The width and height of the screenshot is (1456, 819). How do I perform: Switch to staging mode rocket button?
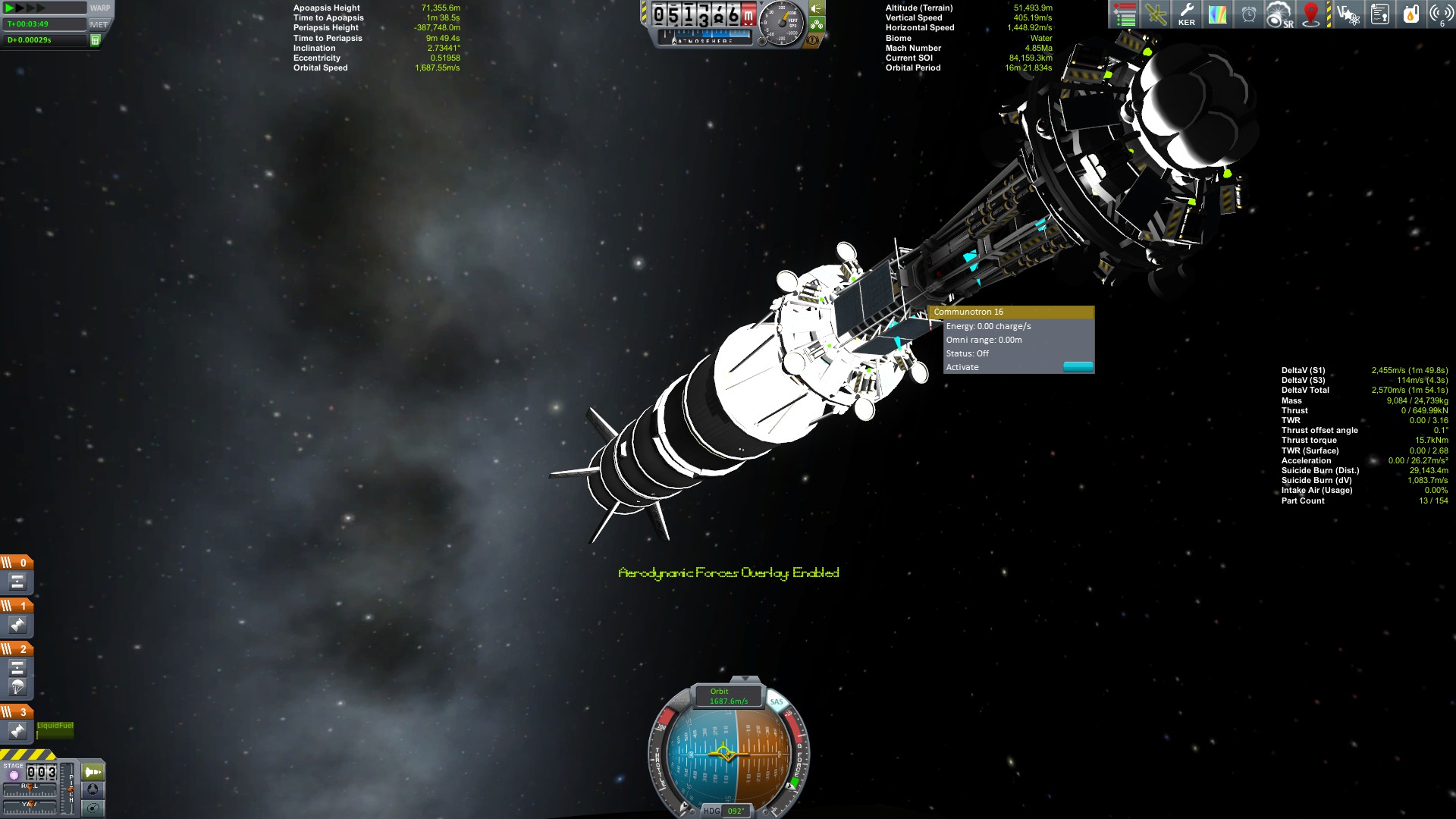pos(93,772)
